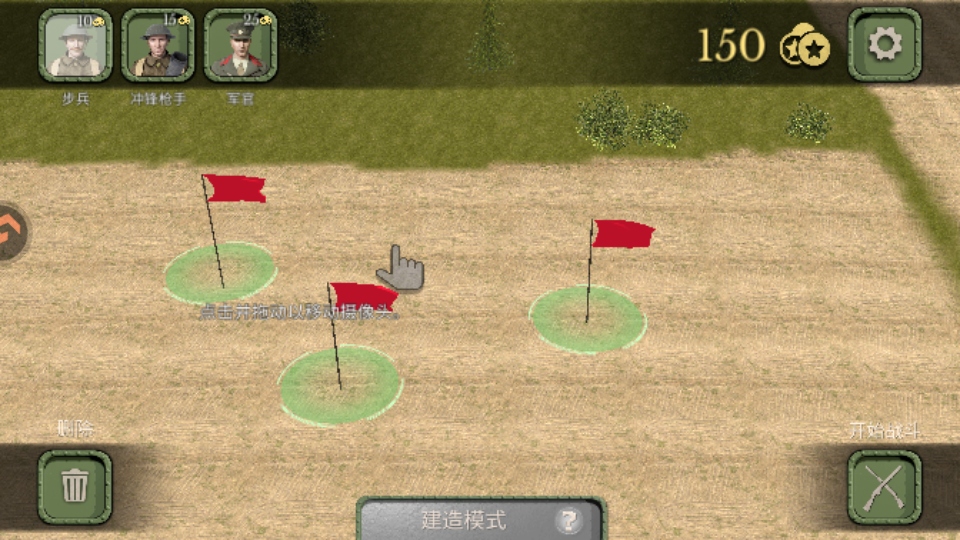Start battle with crossed rifles button
Image resolution: width=960 pixels, height=540 pixels.
pyautogui.click(x=884, y=487)
